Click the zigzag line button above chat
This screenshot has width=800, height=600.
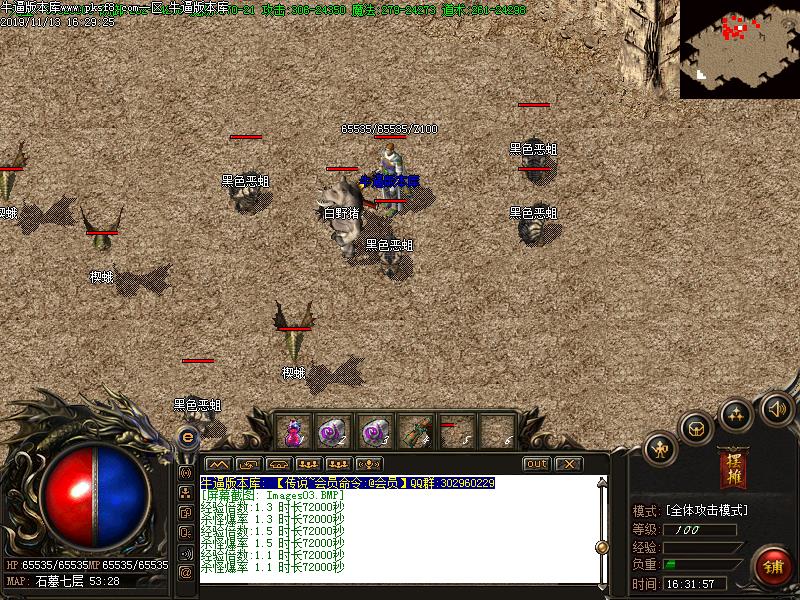click(x=219, y=464)
